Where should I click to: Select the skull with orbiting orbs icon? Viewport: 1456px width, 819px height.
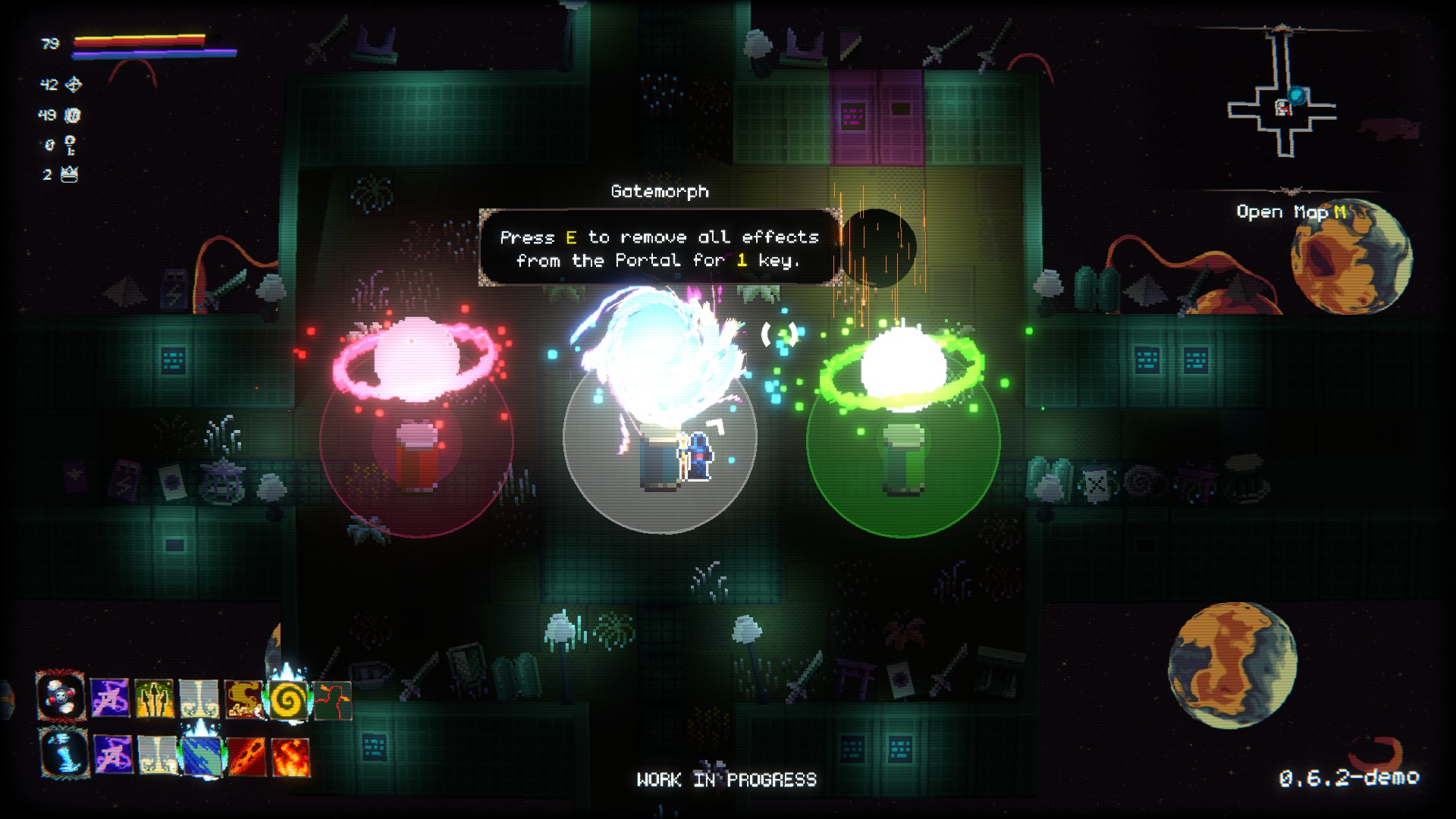pos(61,696)
